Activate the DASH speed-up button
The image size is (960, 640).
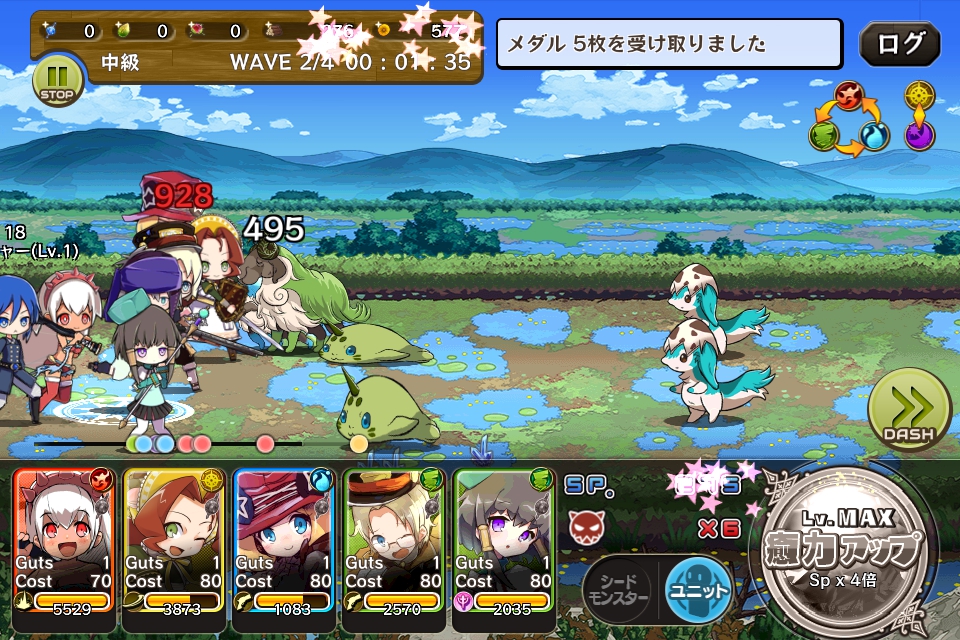click(908, 413)
